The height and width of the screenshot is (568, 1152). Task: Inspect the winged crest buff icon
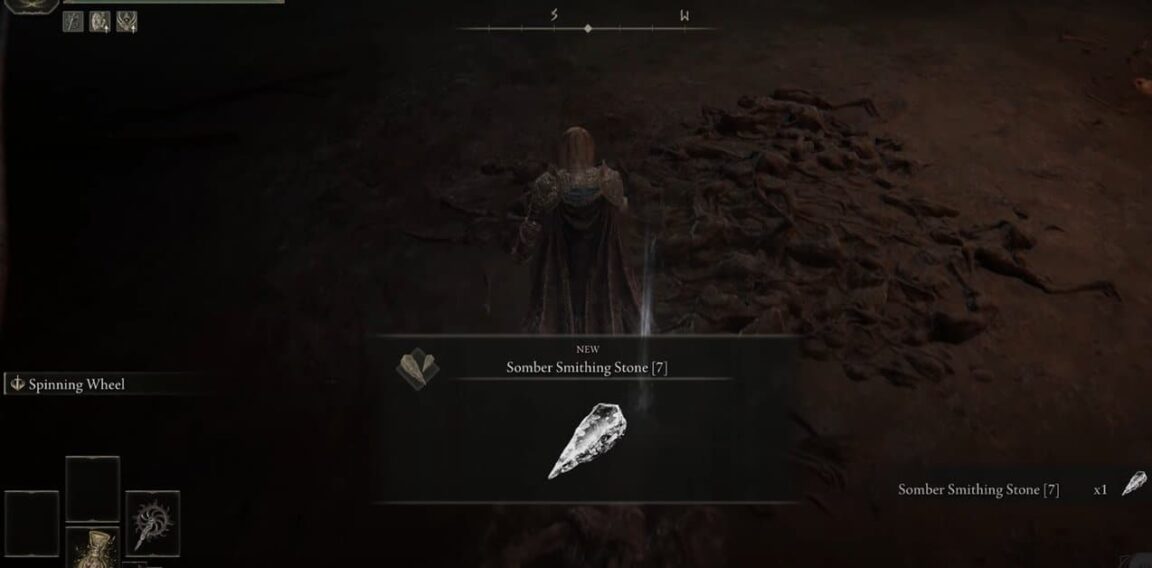tap(127, 22)
